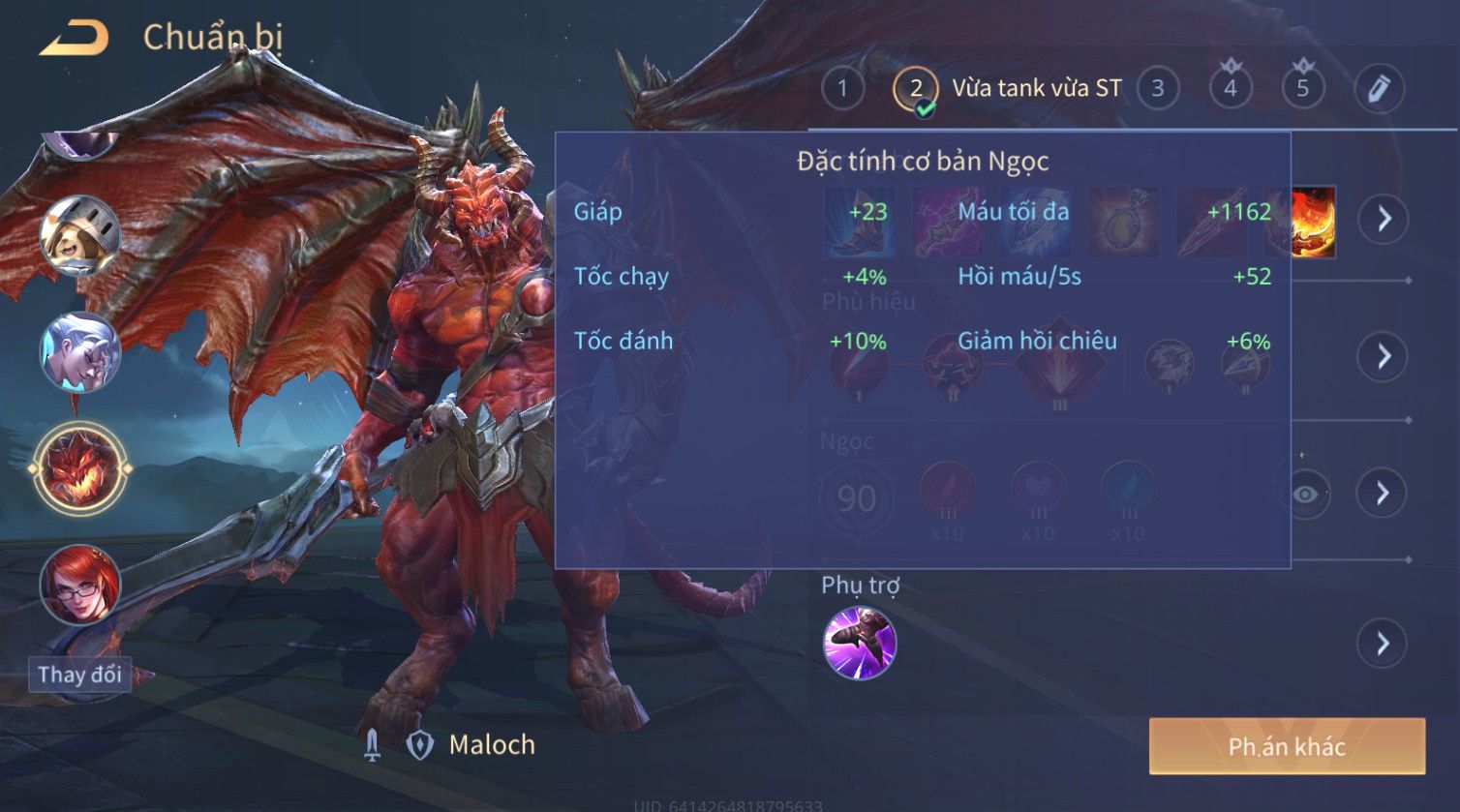Expand the Phụ trợ section arrow
The width and height of the screenshot is (1460, 812).
pos(1383,644)
